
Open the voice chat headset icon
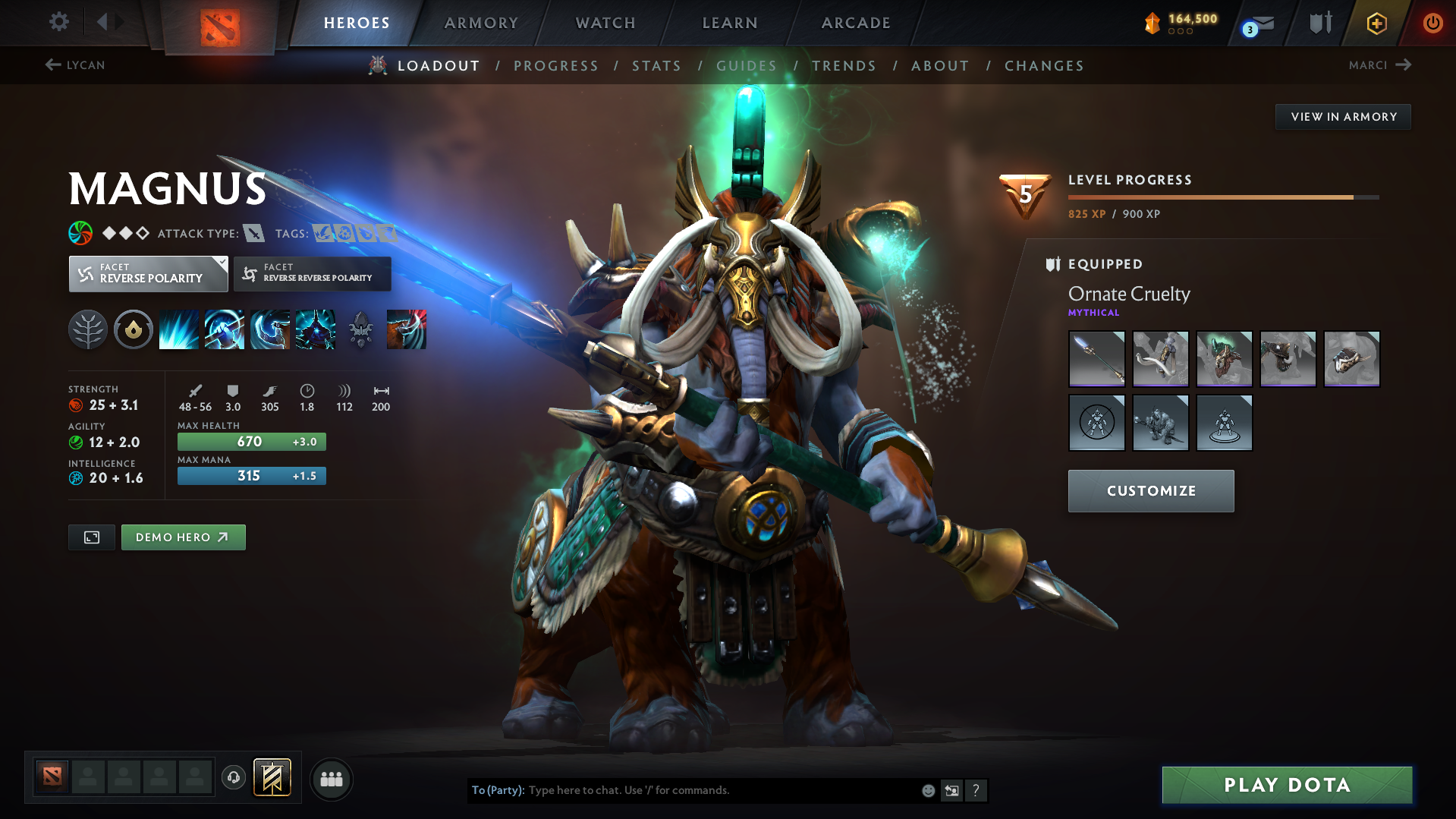pos(233,778)
